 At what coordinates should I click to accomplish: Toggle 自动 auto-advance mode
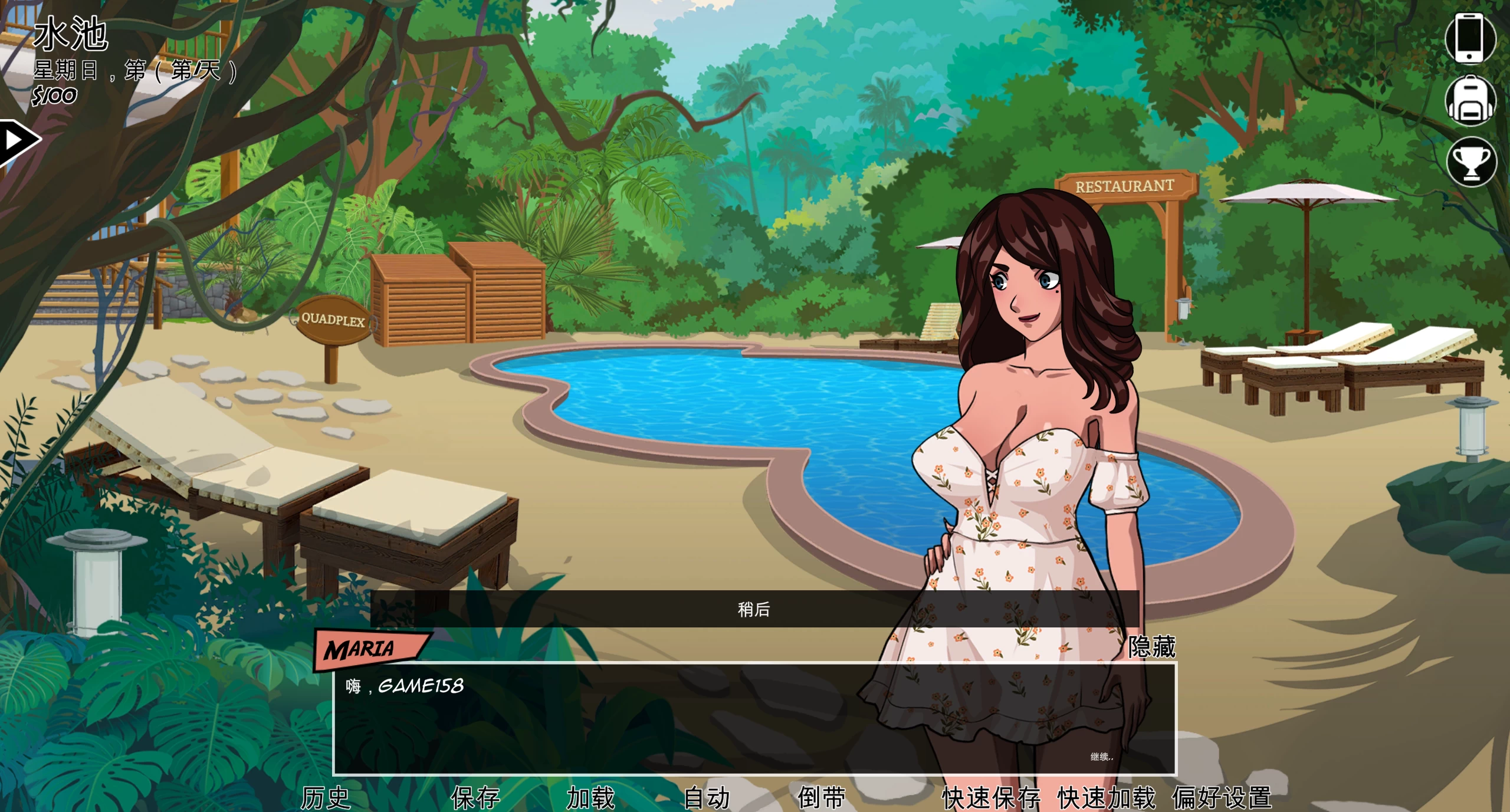click(707, 798)
